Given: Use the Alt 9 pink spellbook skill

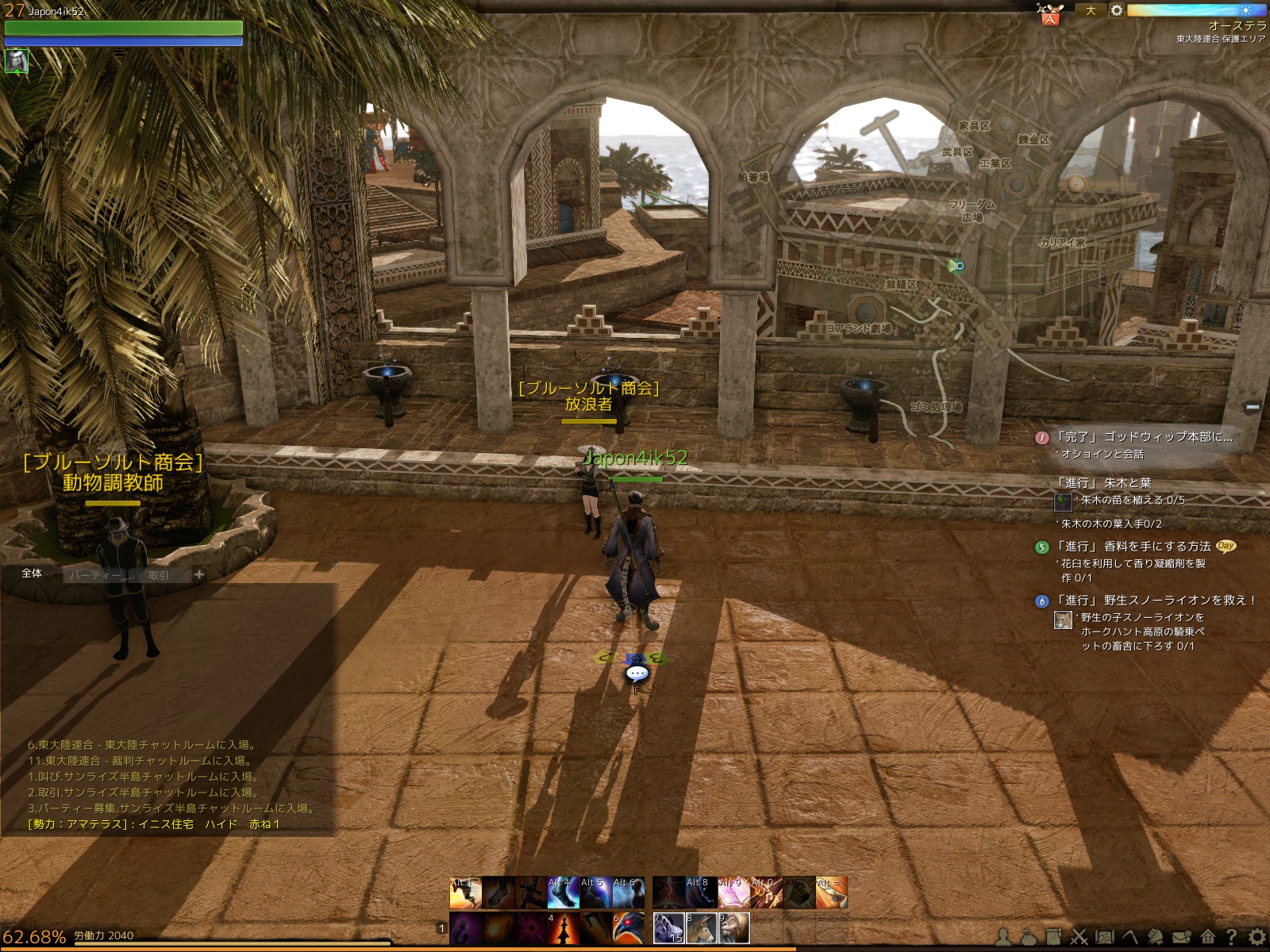Looking at the screenshot, I should [x=733, y=893].
